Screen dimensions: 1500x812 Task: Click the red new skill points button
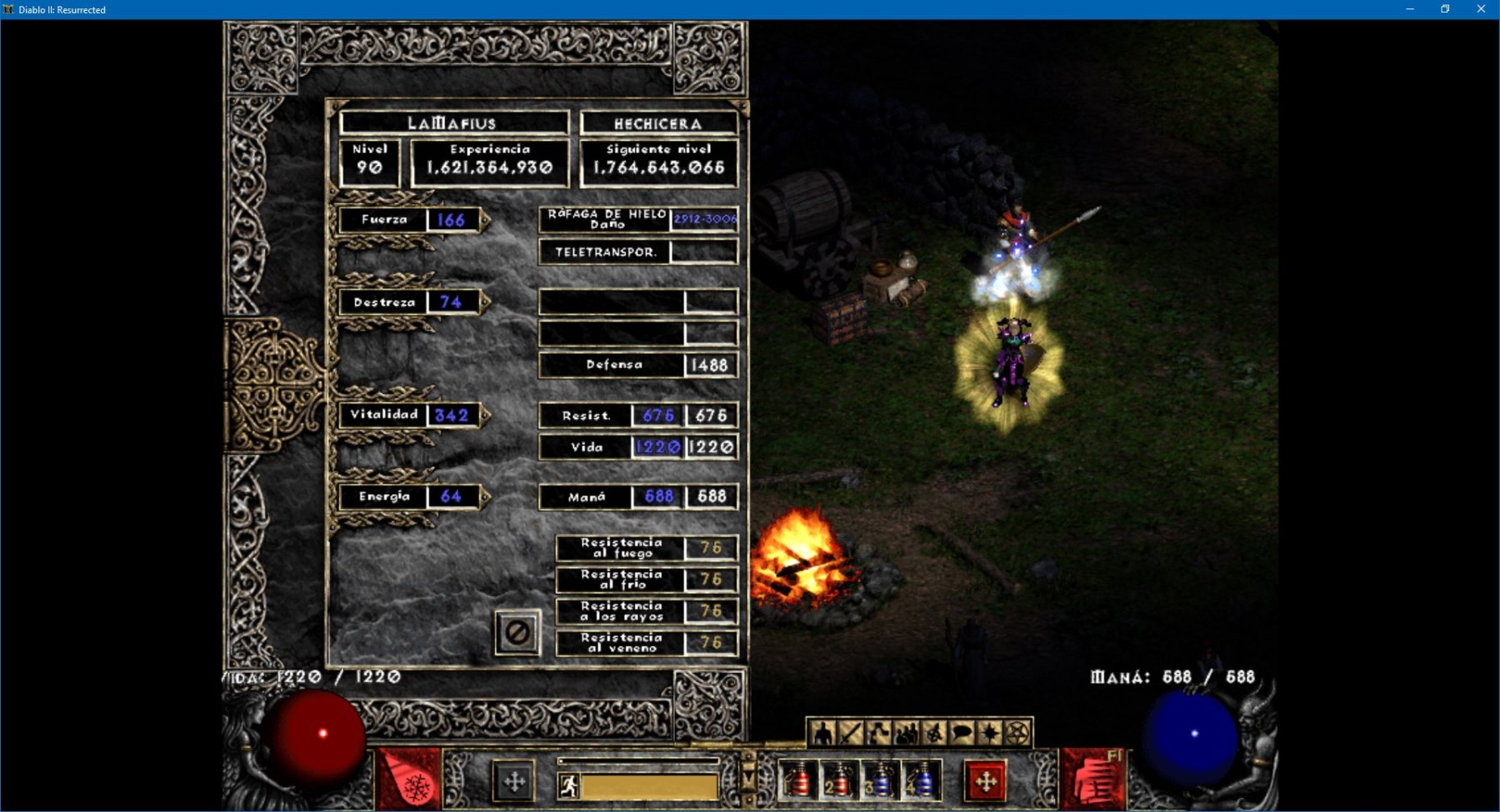point(986,781)
